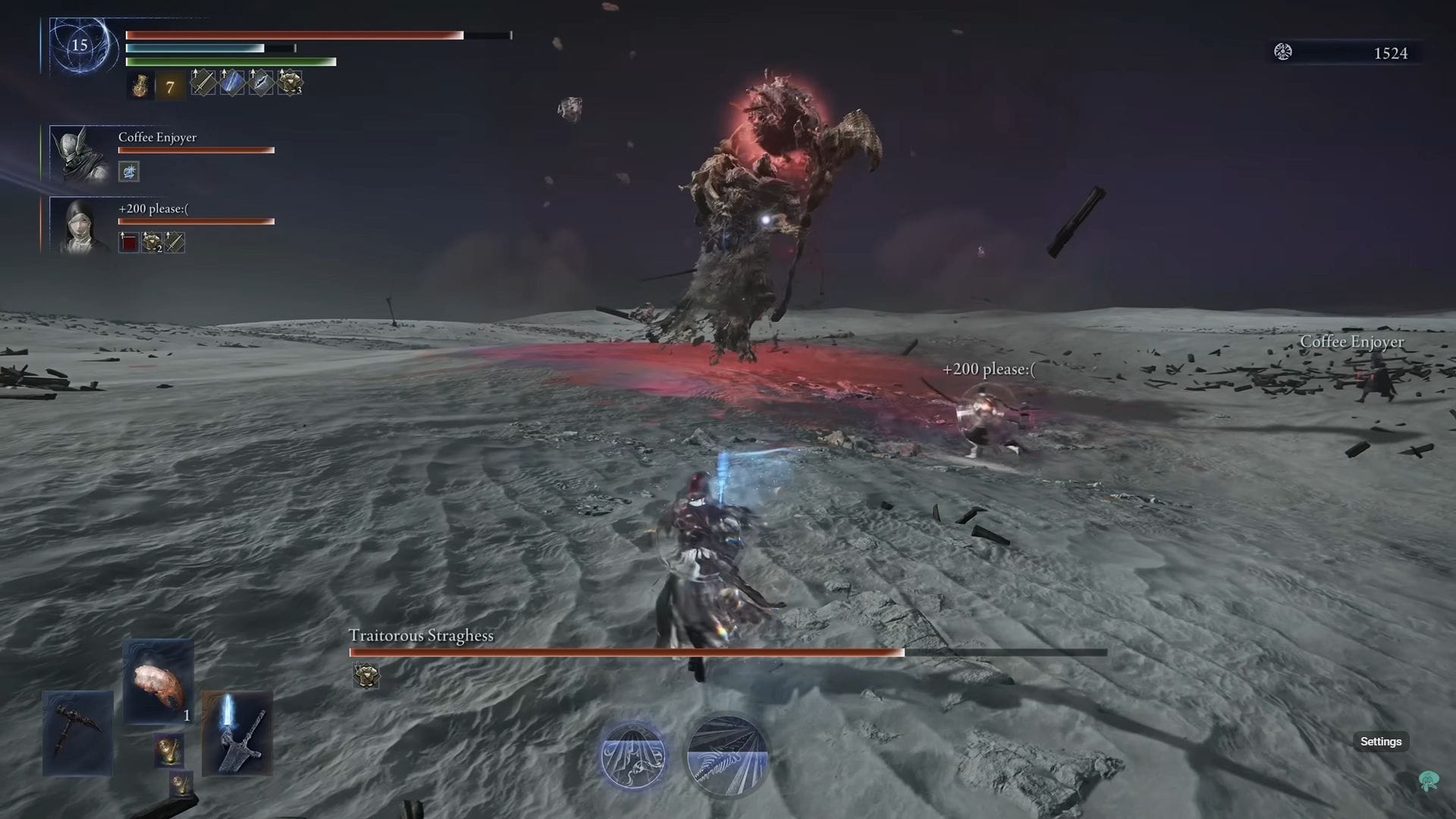Open the Settings button
Image resolution: width=1456 pixels, height=819 pixels.
tap(1382, 742)
